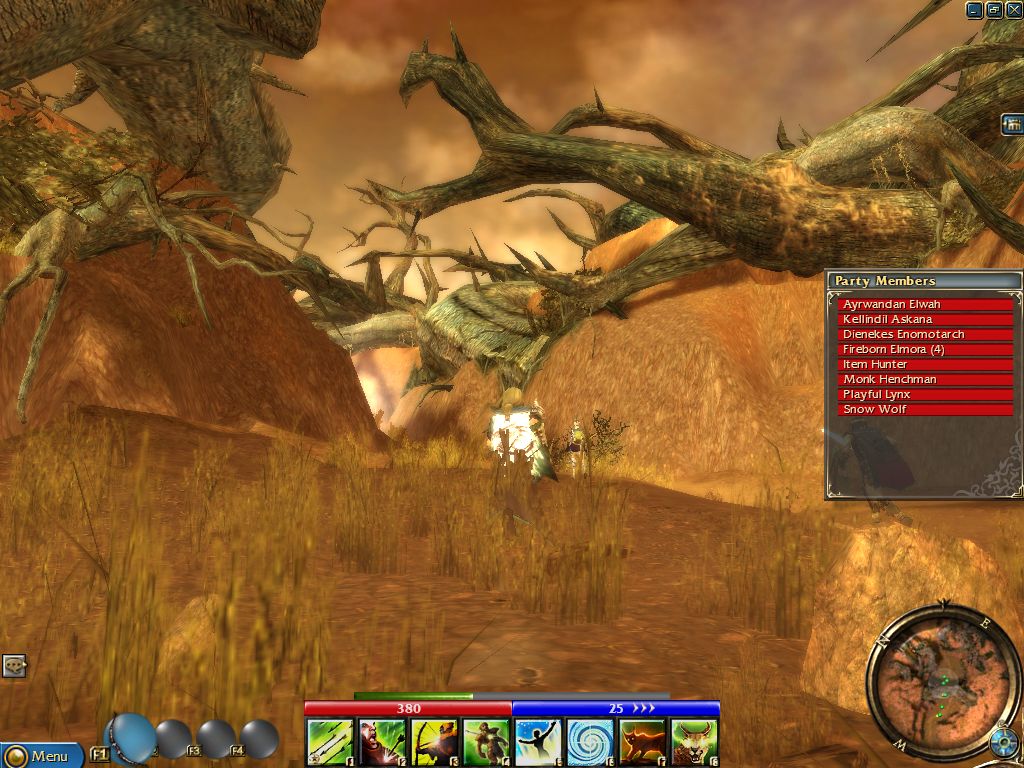Minimize the game window
This screenshot has width=1024, height=768.
click(x=975, y=10)
